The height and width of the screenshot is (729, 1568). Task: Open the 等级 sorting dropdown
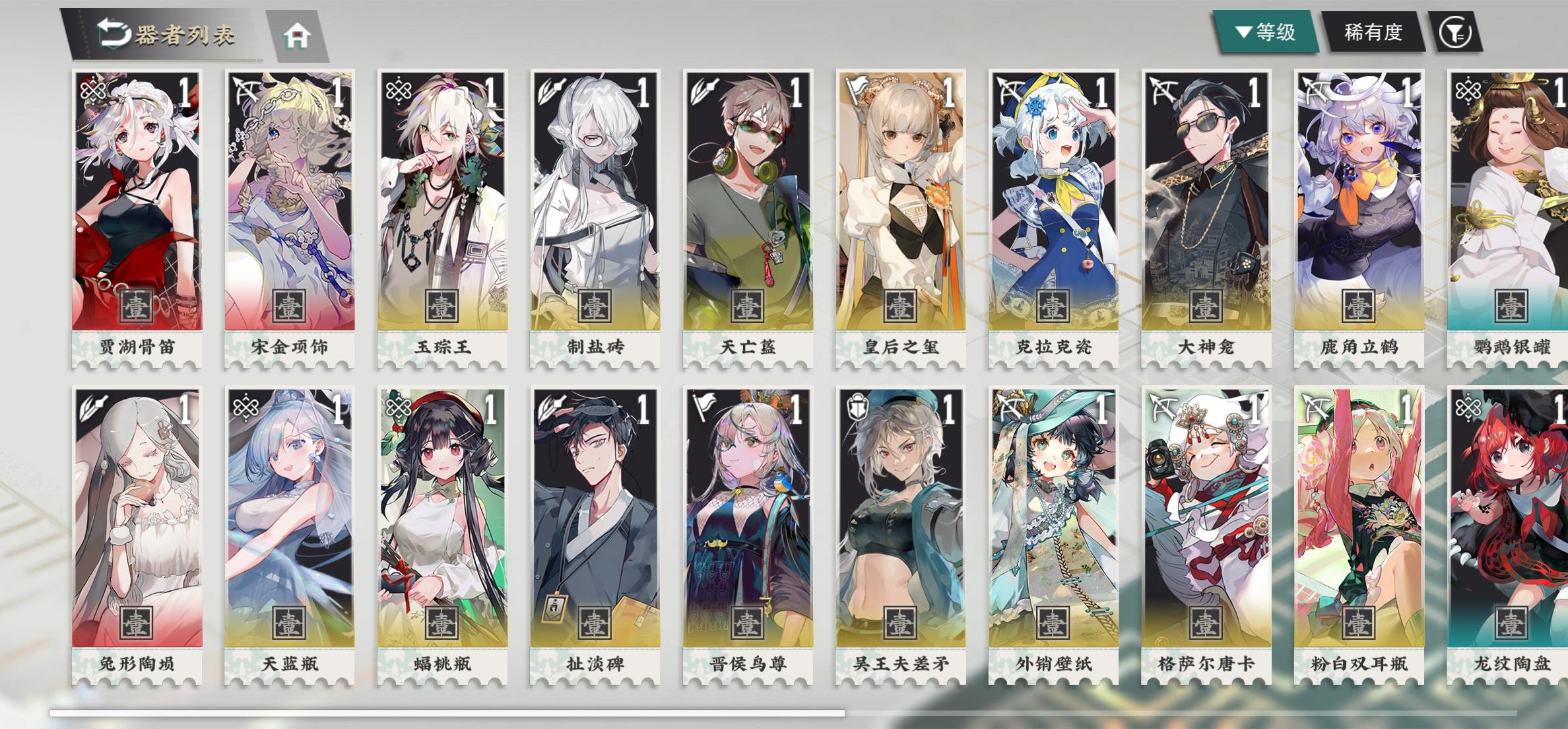pyautogui.click(x=1266, y=29)
